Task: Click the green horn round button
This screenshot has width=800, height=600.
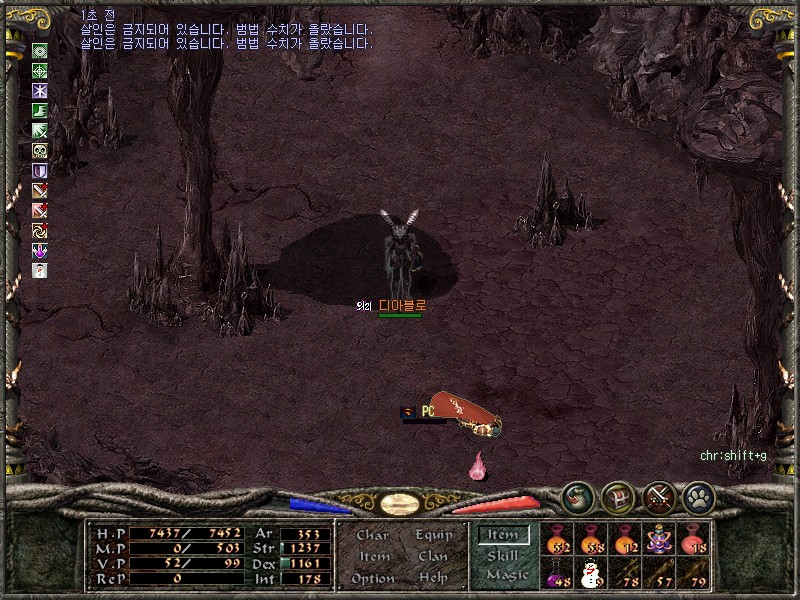Action: (577, 495)
